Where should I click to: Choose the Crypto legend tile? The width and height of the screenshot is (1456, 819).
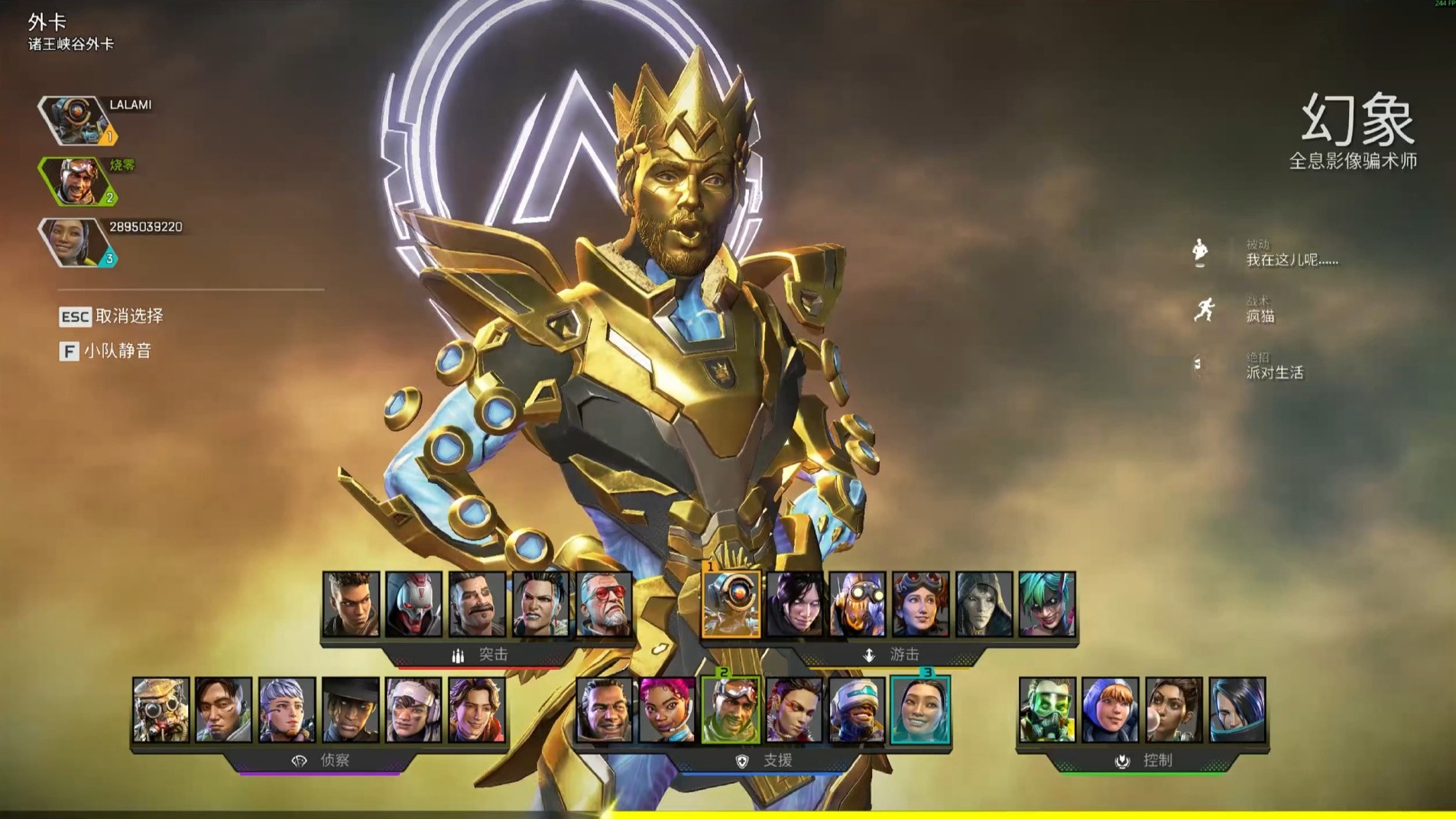[223, 710]
